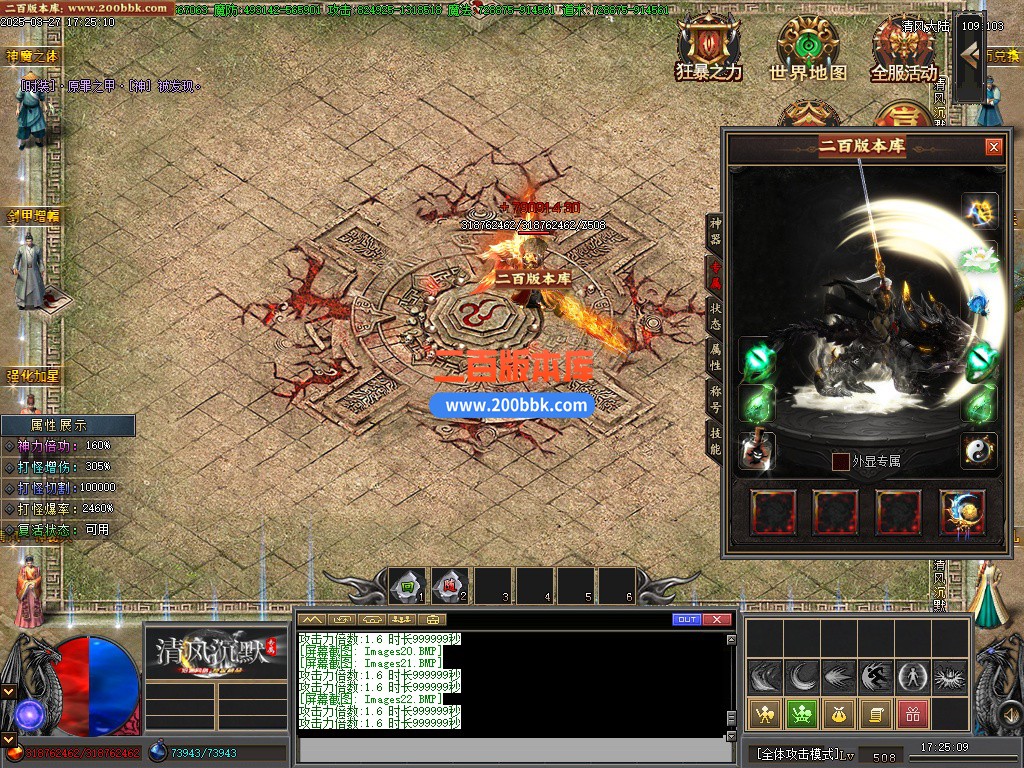The height and width of the screenshot is (768, 1024).
Task: Switch to the 技能 tab
Action: (x=715, y=441)
